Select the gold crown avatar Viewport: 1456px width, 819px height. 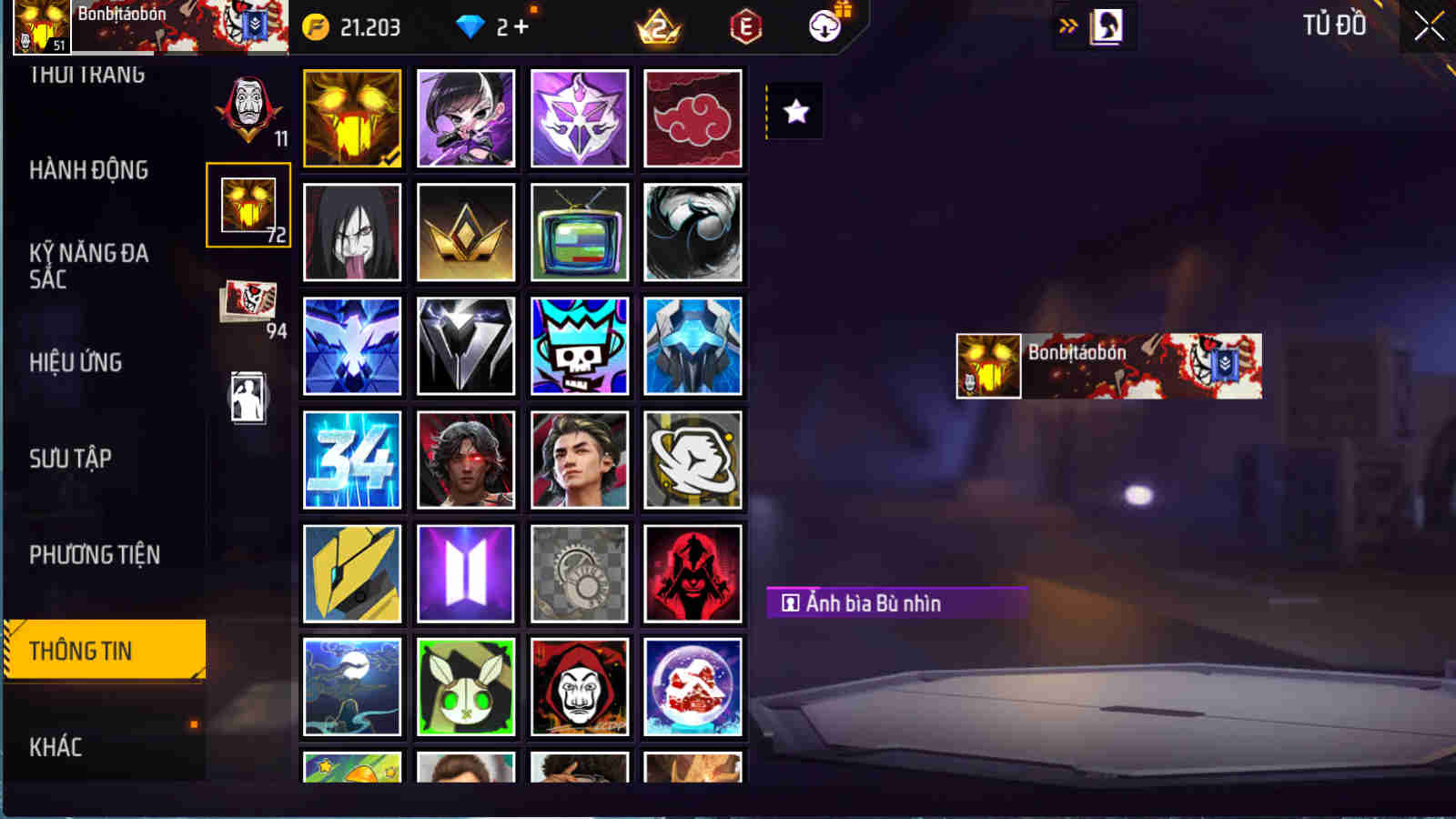(466, 231)
